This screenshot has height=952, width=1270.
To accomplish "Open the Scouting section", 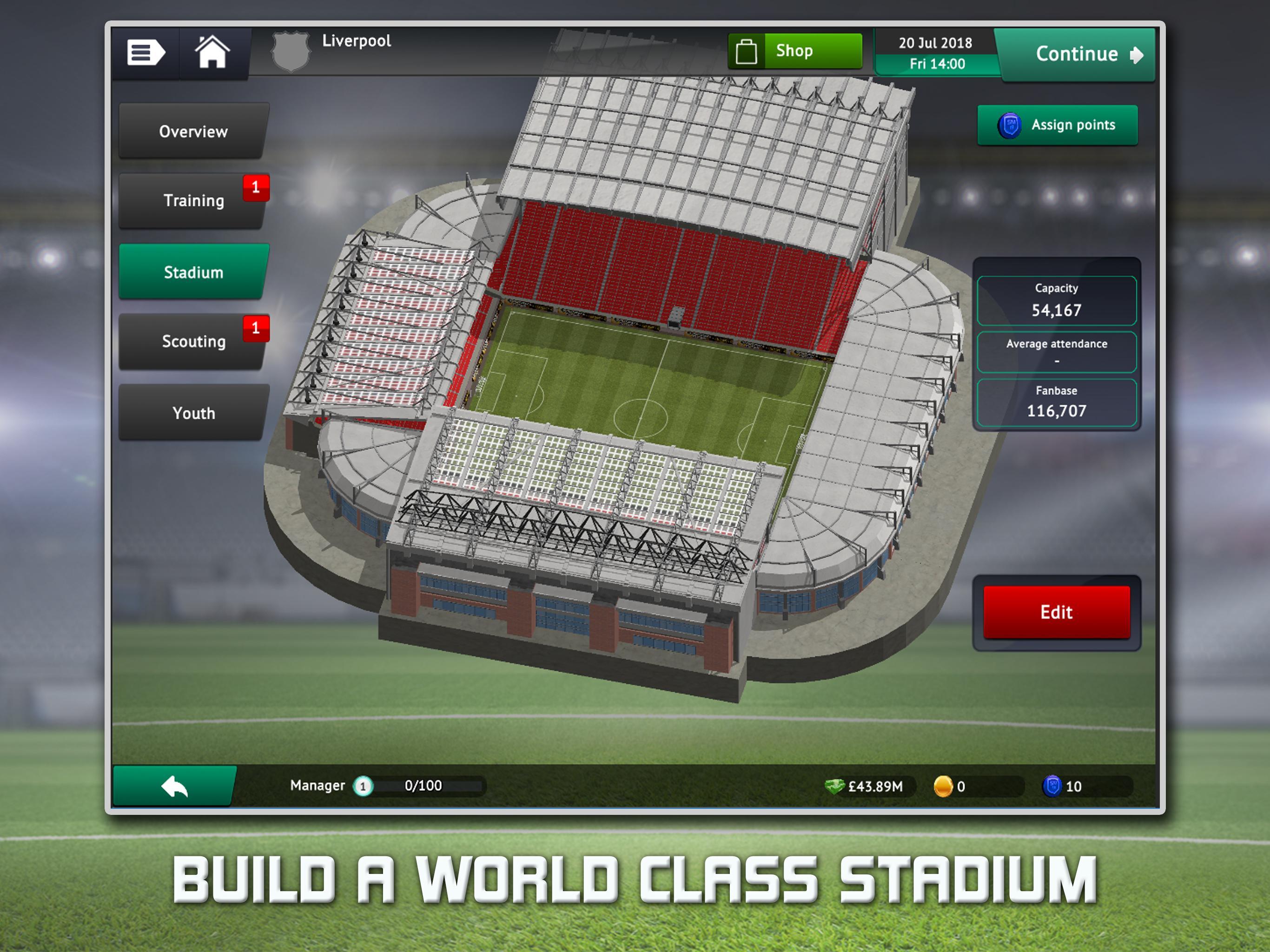I will (x=192, y=342).
